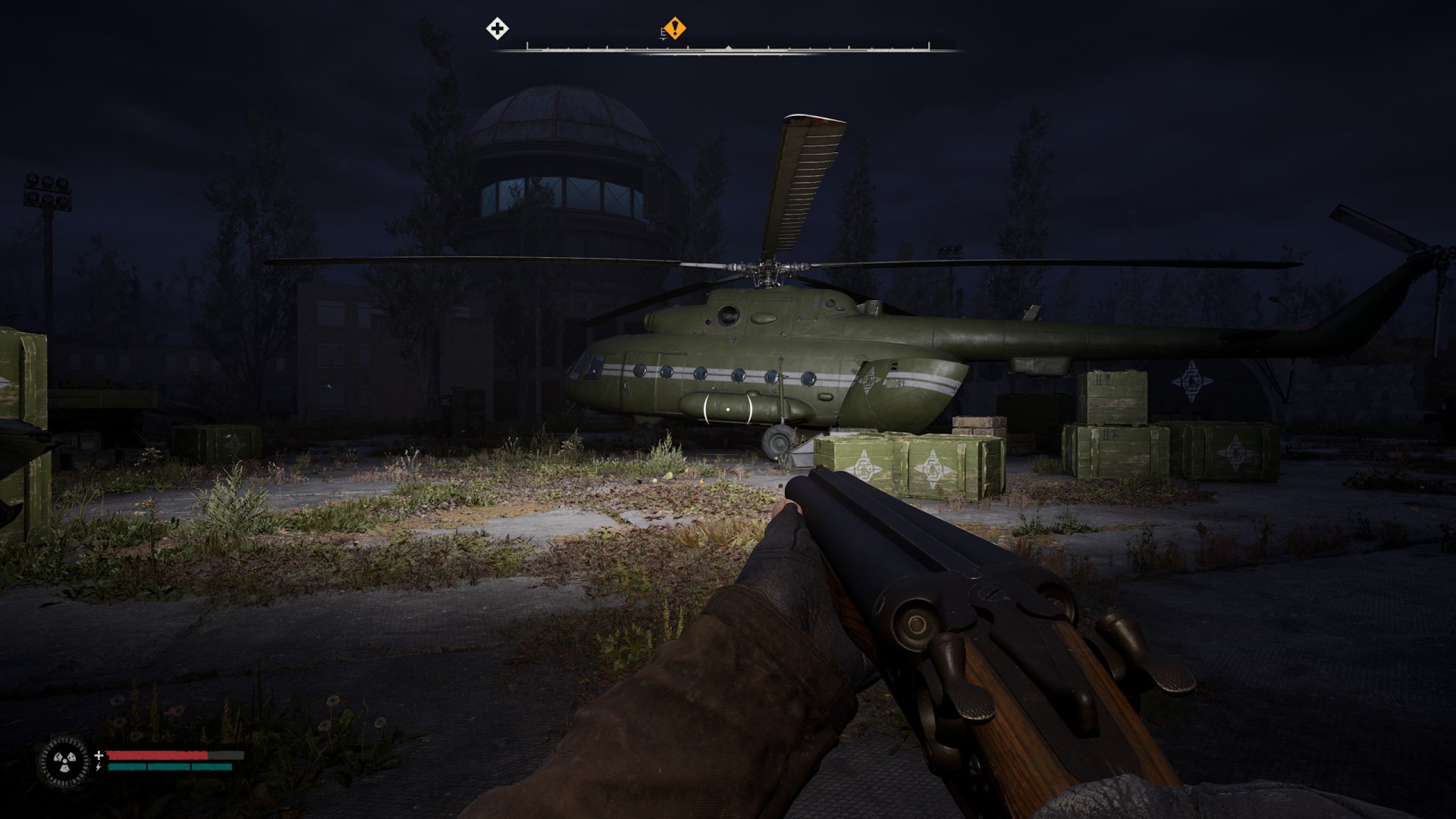The height and width of the screenshot is (819, 1456).
Task: Click the compass direction strip
Action: [x=728, y=49]
